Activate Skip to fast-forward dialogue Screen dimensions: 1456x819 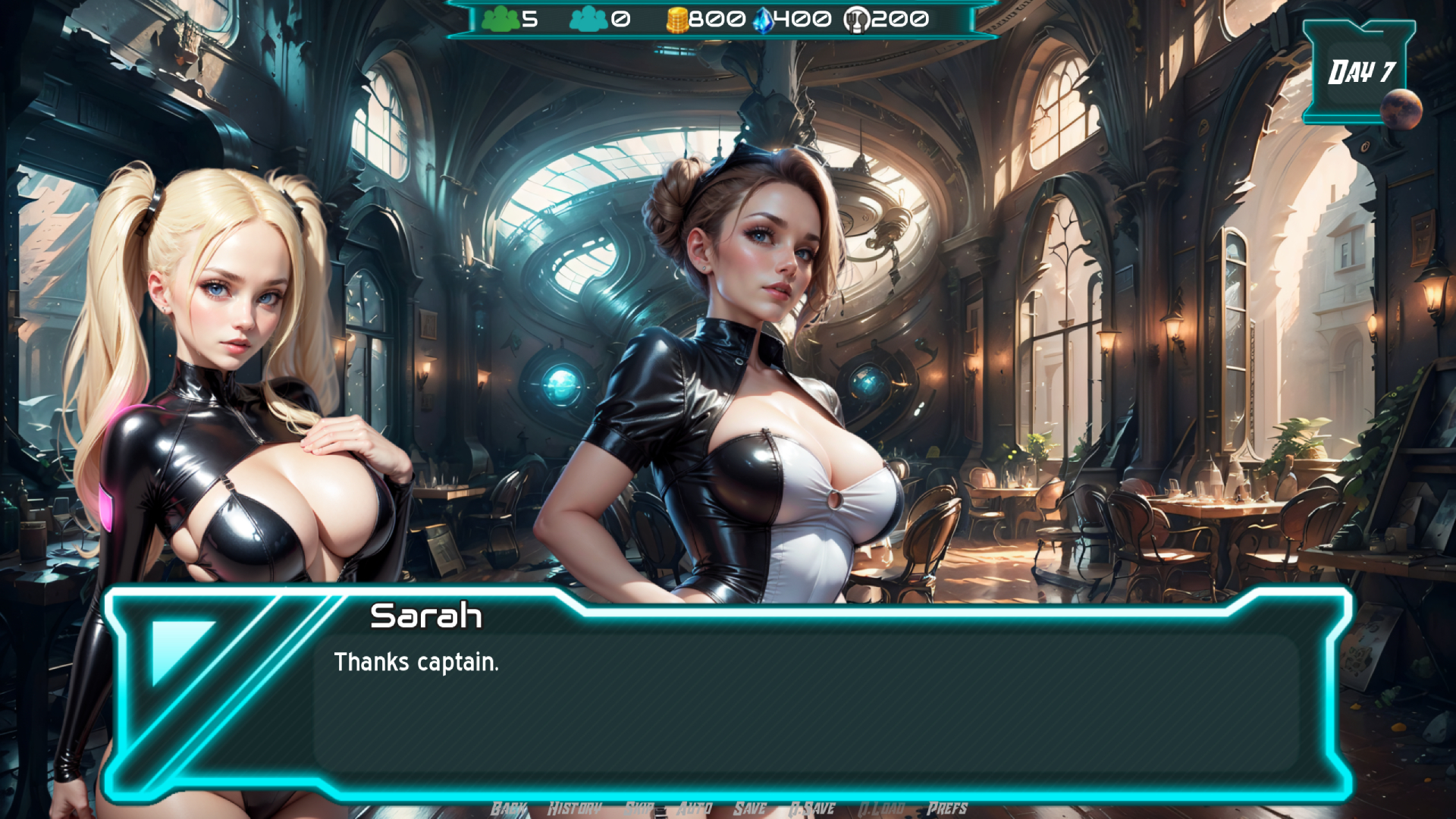[639, 808]
